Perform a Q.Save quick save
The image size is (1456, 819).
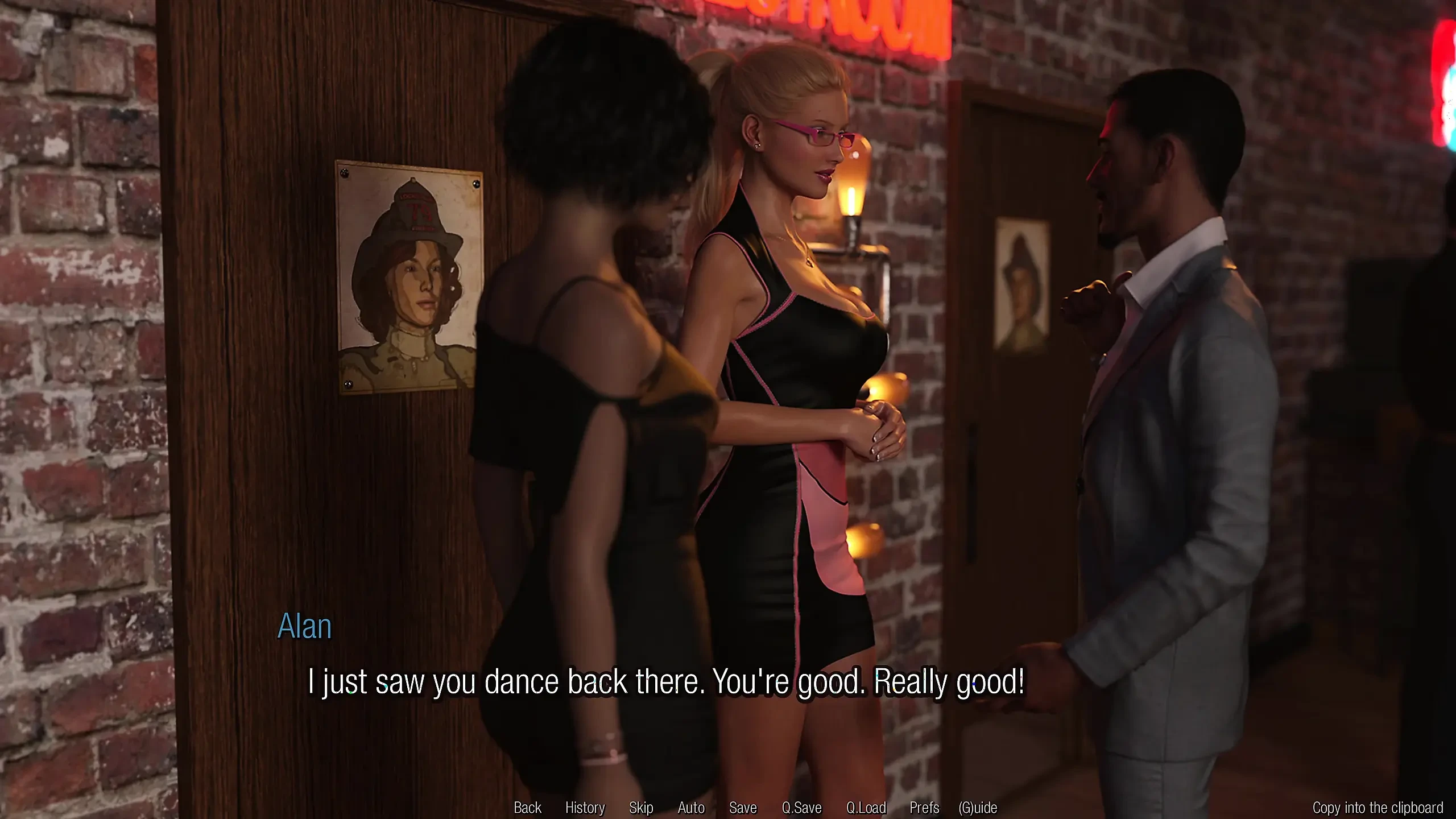click(803, 808)
